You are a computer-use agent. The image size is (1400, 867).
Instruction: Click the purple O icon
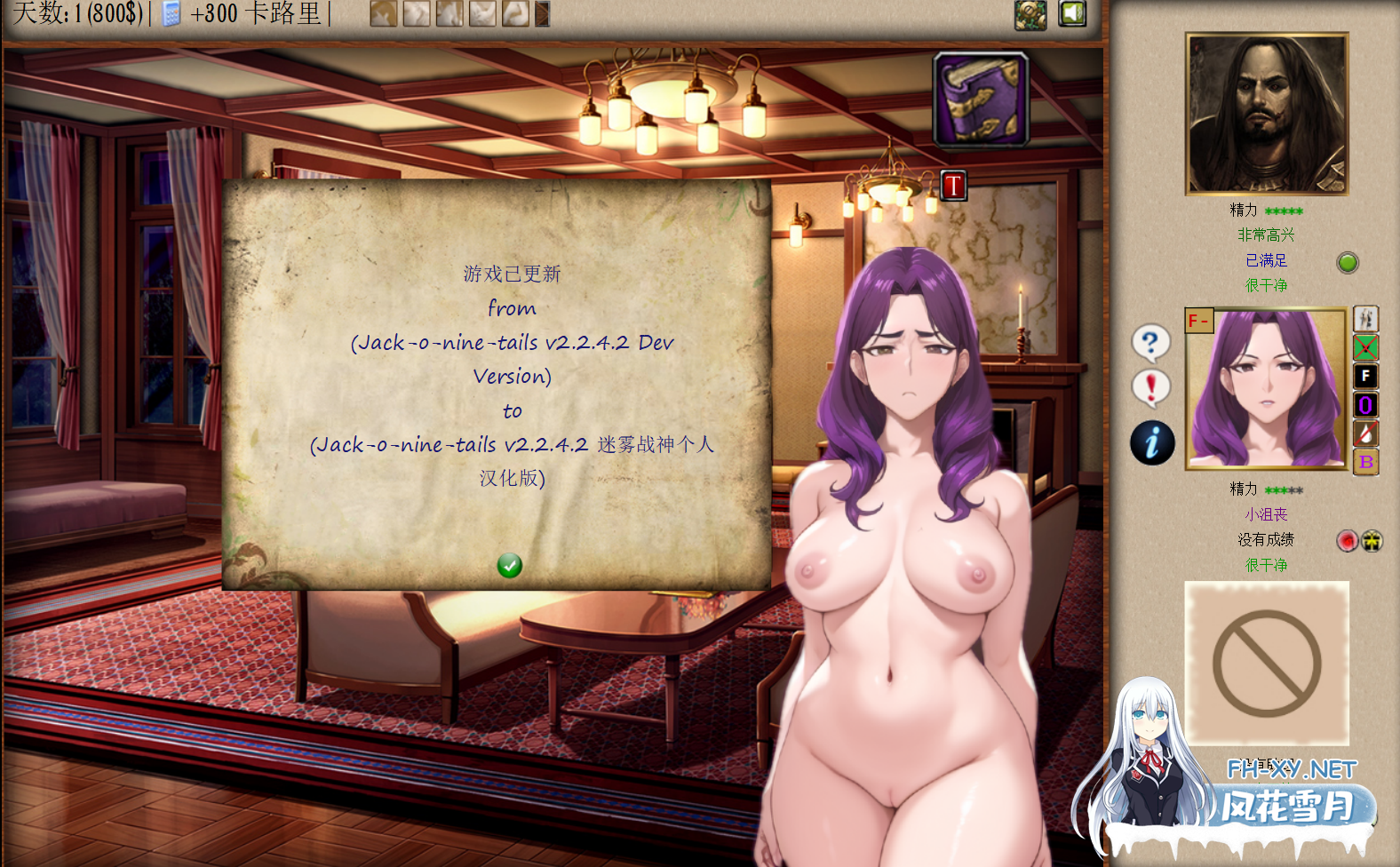pos(1365,405)
